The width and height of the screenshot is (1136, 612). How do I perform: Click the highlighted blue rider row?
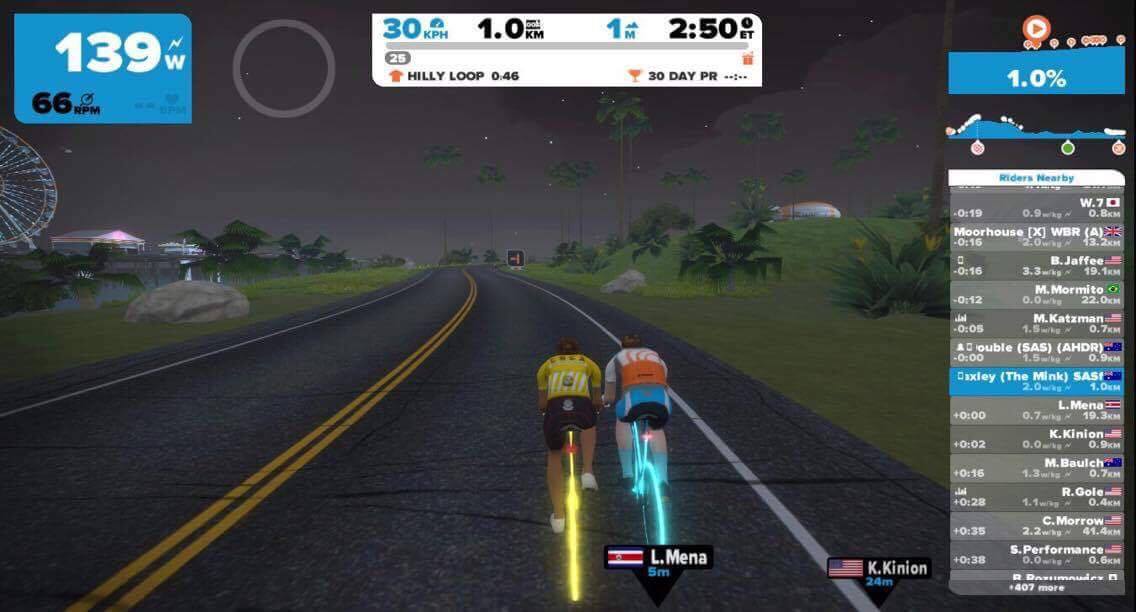point(1035,381)
